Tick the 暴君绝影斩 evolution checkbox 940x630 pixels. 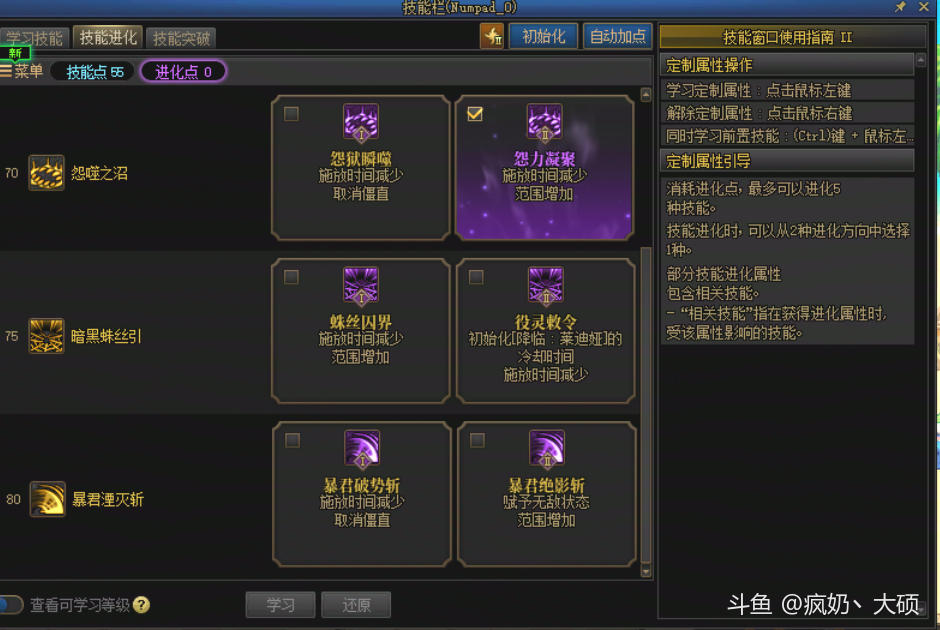[477, 440]
